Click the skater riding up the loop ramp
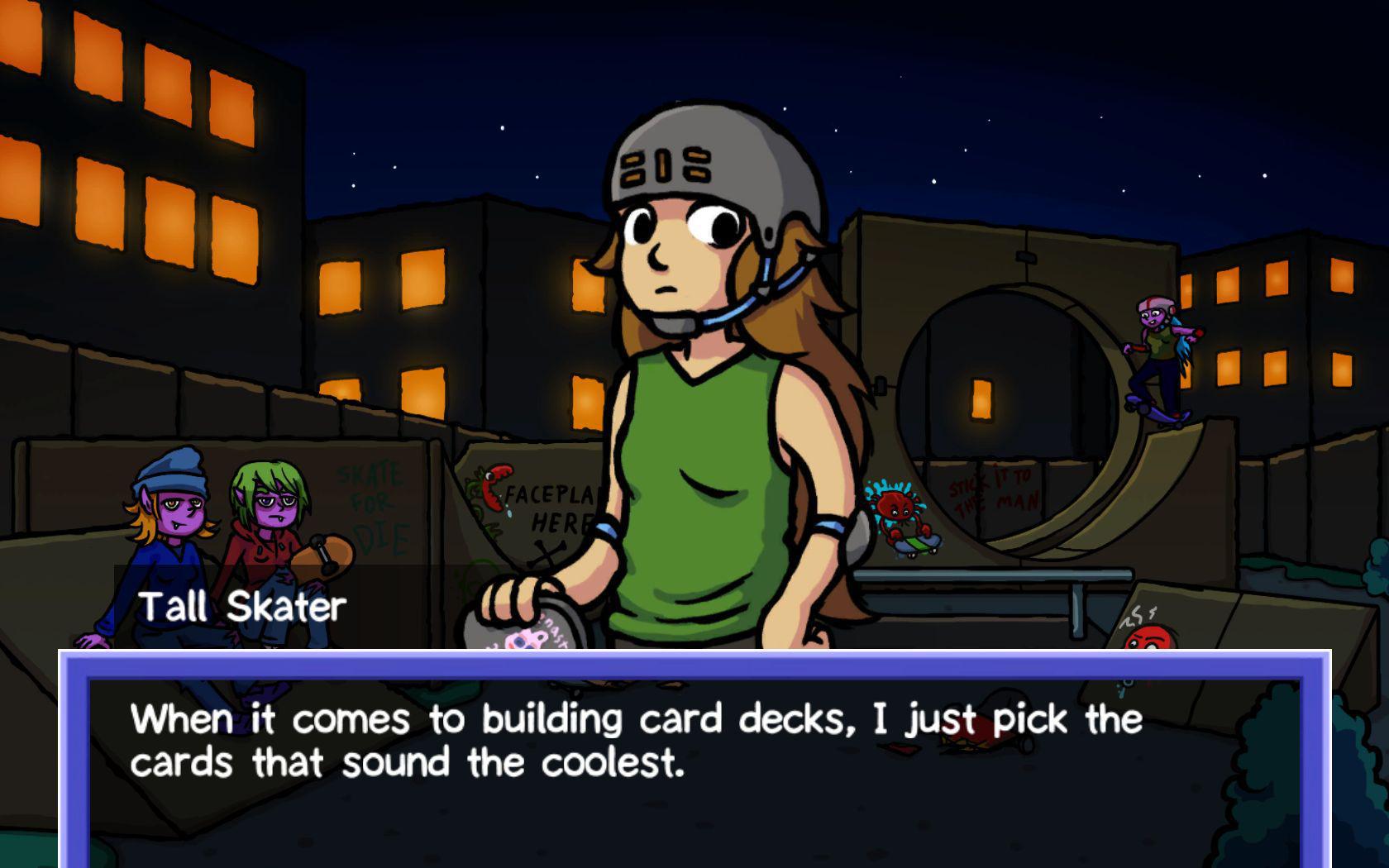 (x=1157, y=355)
